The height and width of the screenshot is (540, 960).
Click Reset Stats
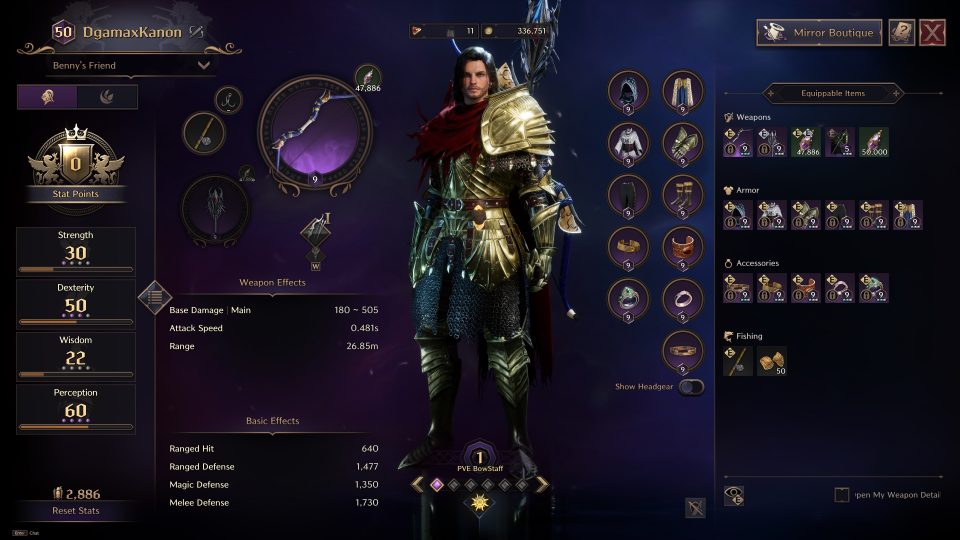pos(76,511)
